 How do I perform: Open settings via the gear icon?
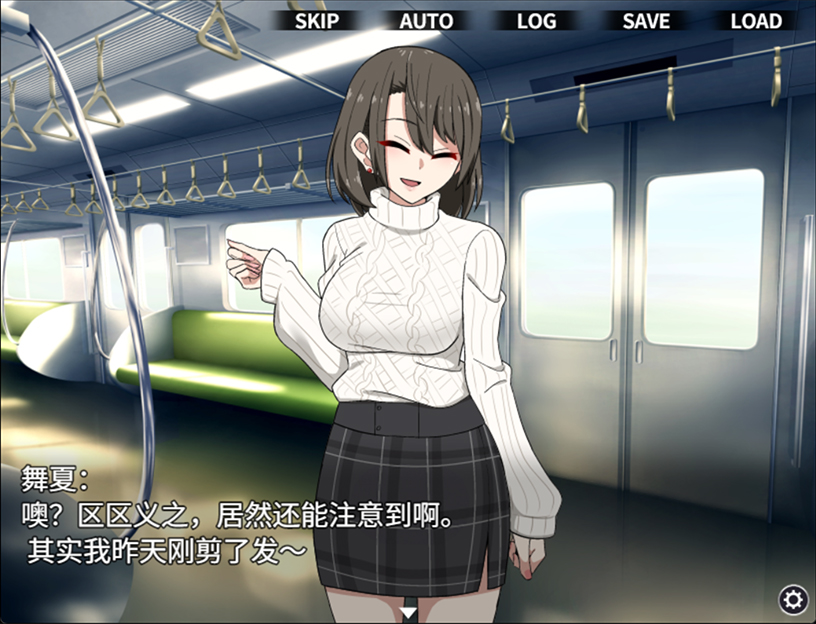pos(794,599)
